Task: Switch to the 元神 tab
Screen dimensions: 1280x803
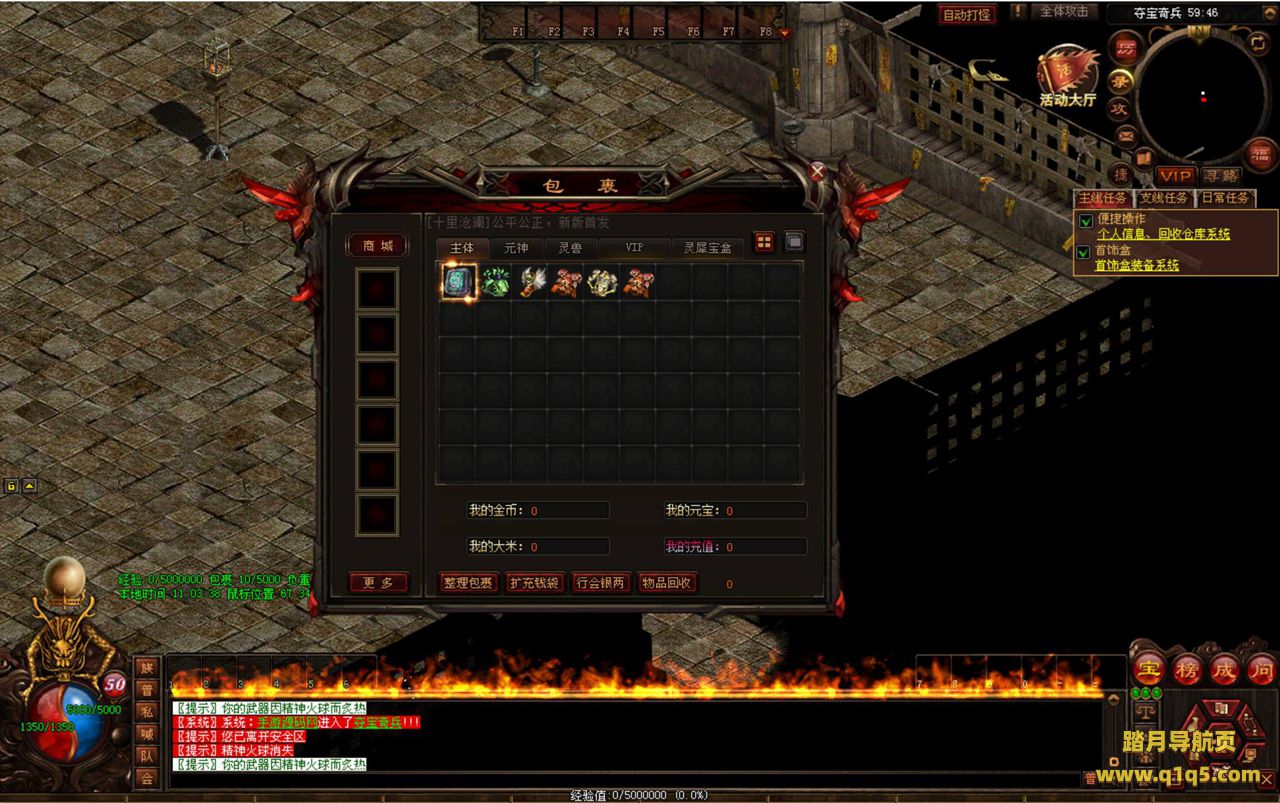Action: tap(516, 247)
